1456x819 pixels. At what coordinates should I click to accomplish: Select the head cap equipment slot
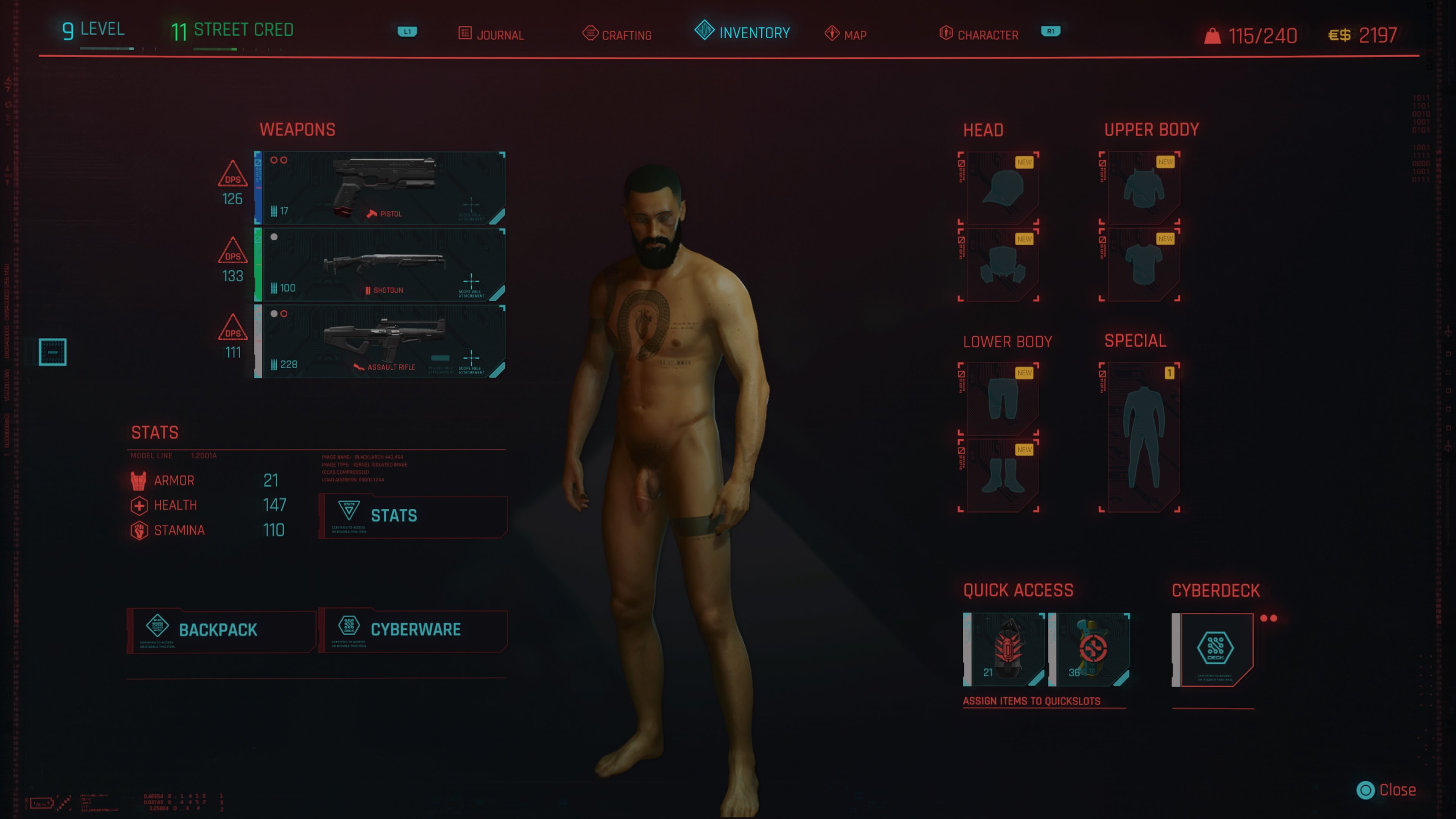point(999,188)
